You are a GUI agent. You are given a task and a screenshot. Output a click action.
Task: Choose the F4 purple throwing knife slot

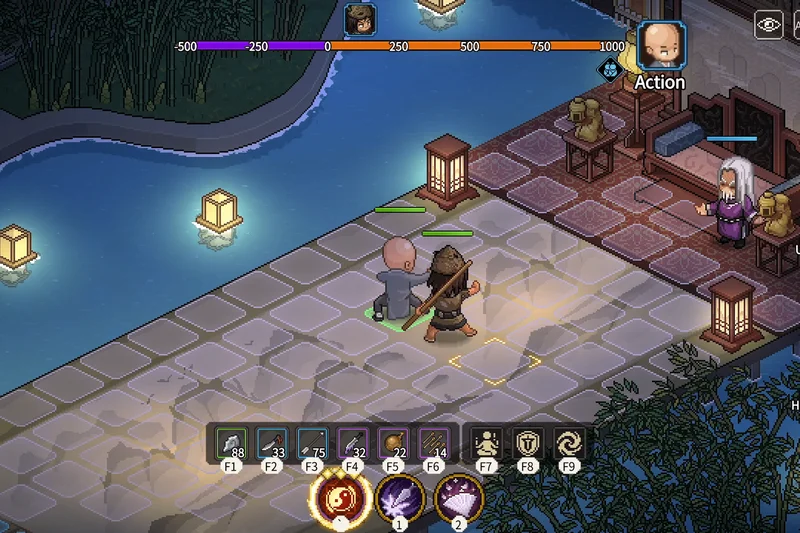pyautogui.click(x=352, y=443)
